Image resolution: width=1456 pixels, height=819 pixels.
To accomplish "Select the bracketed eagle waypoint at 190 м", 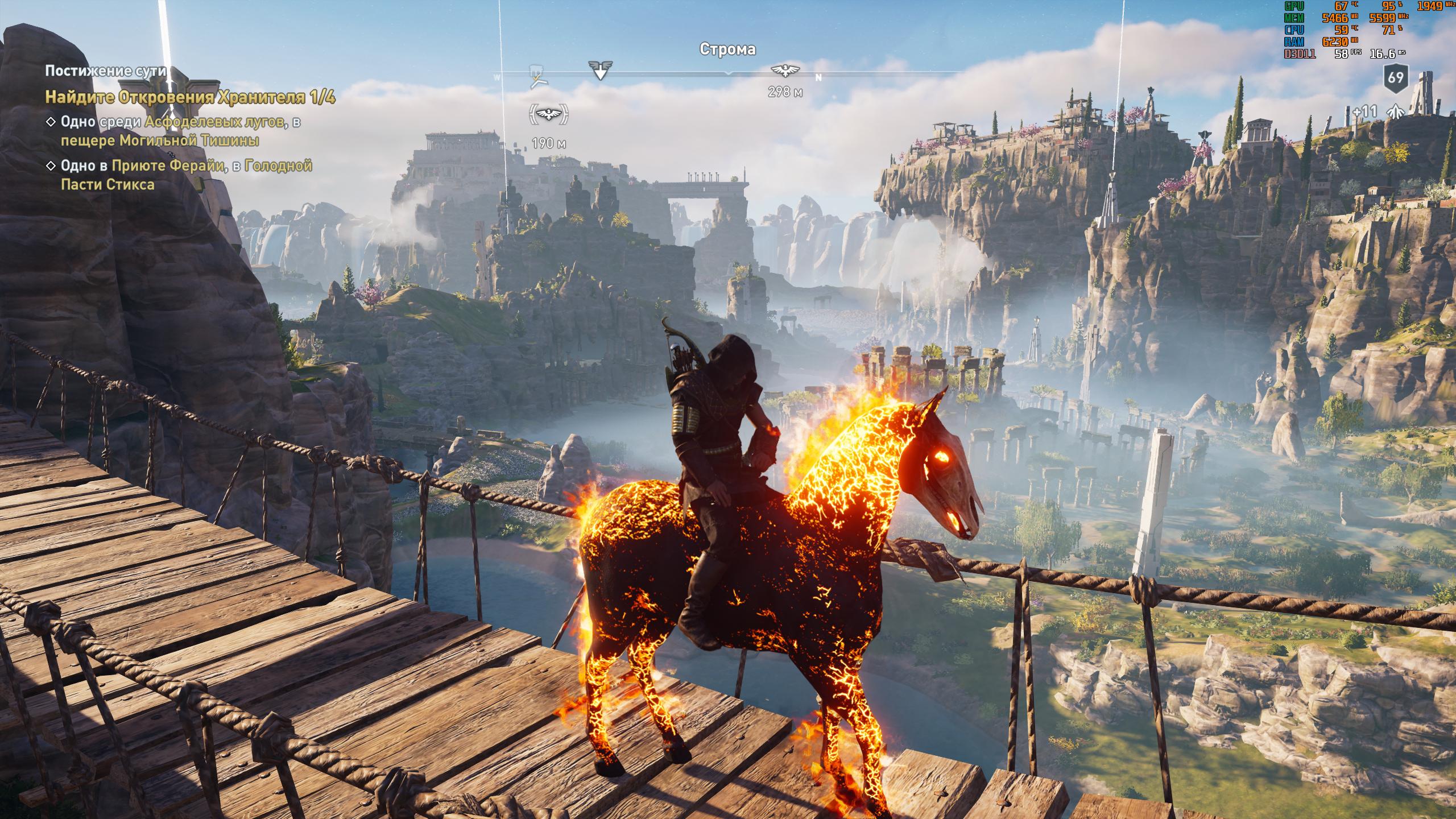I will coord(549,116).
